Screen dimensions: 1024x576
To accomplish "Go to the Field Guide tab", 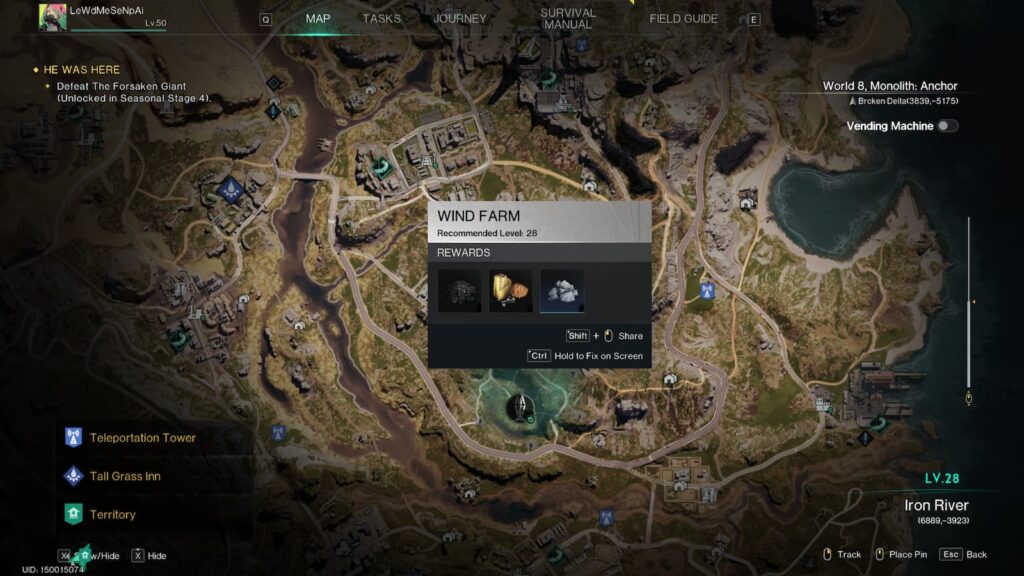I will [x=683, y=19].
